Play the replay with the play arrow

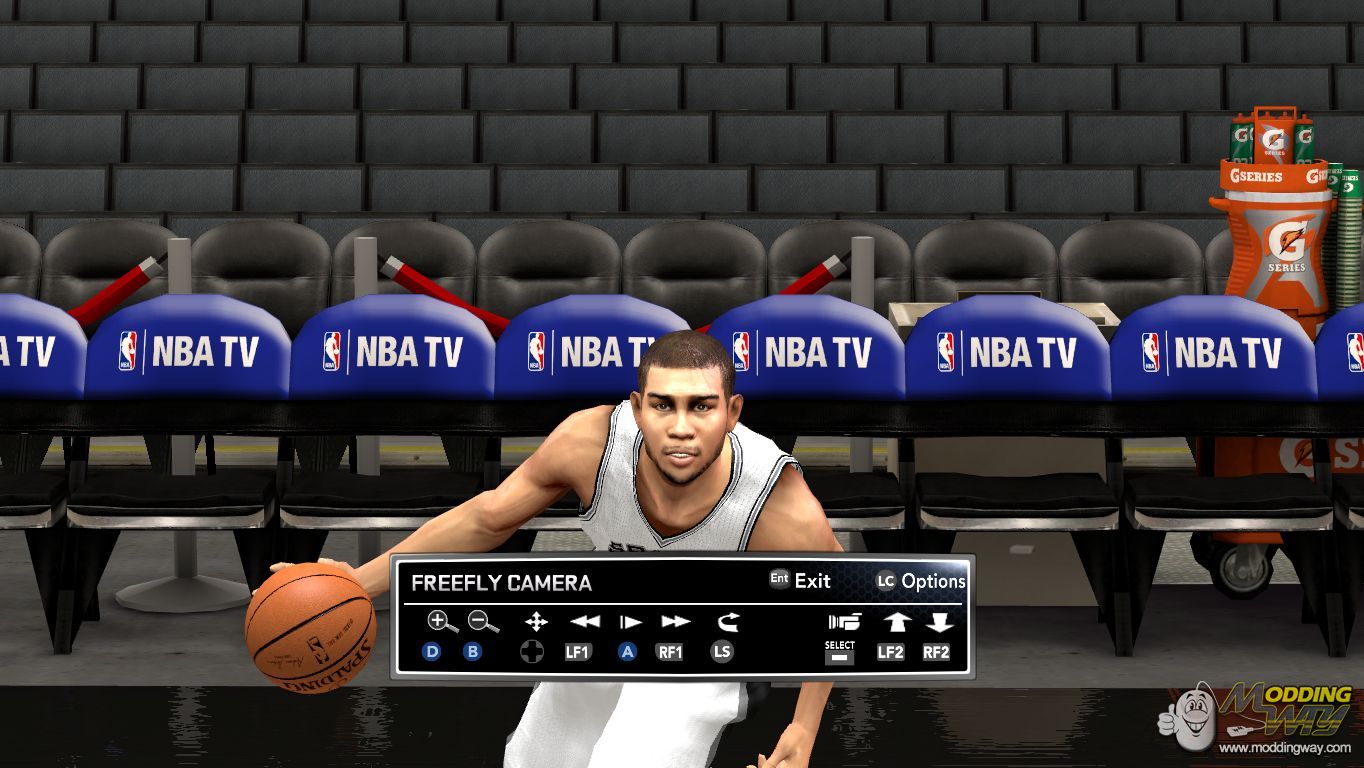[x=630, y=622]
